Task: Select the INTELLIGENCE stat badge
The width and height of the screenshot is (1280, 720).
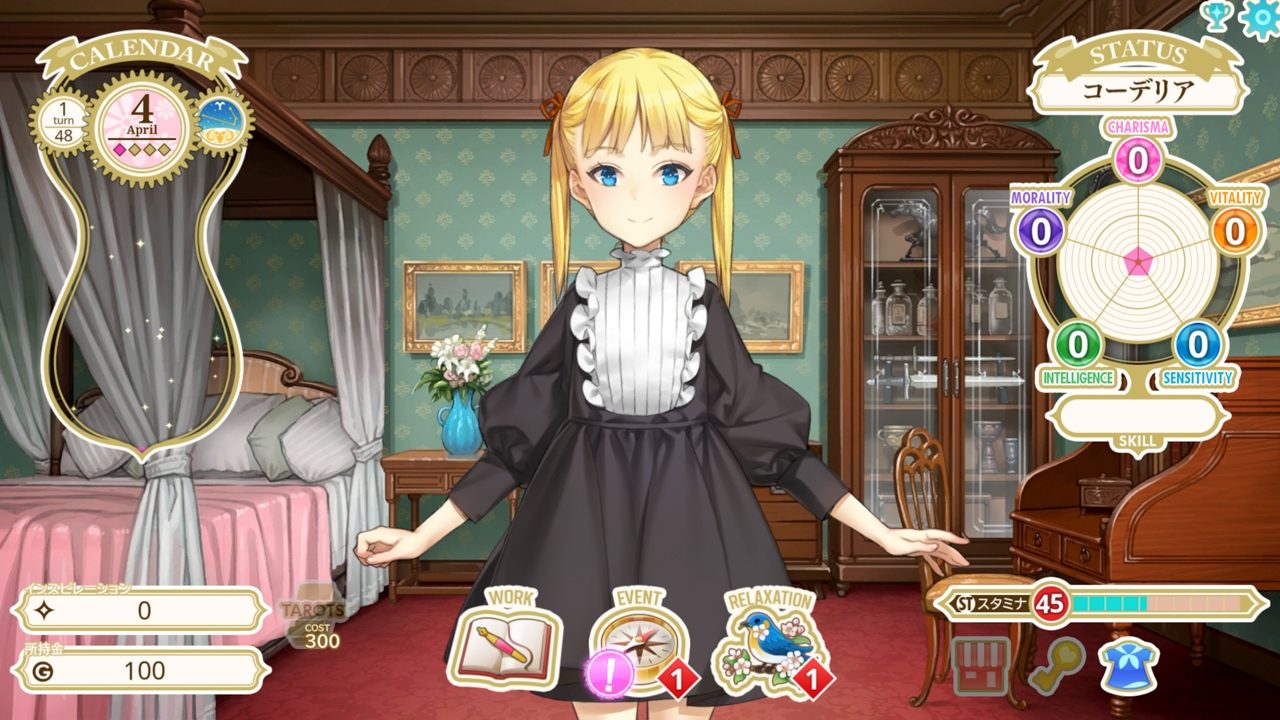Action: click(1077, 345)
